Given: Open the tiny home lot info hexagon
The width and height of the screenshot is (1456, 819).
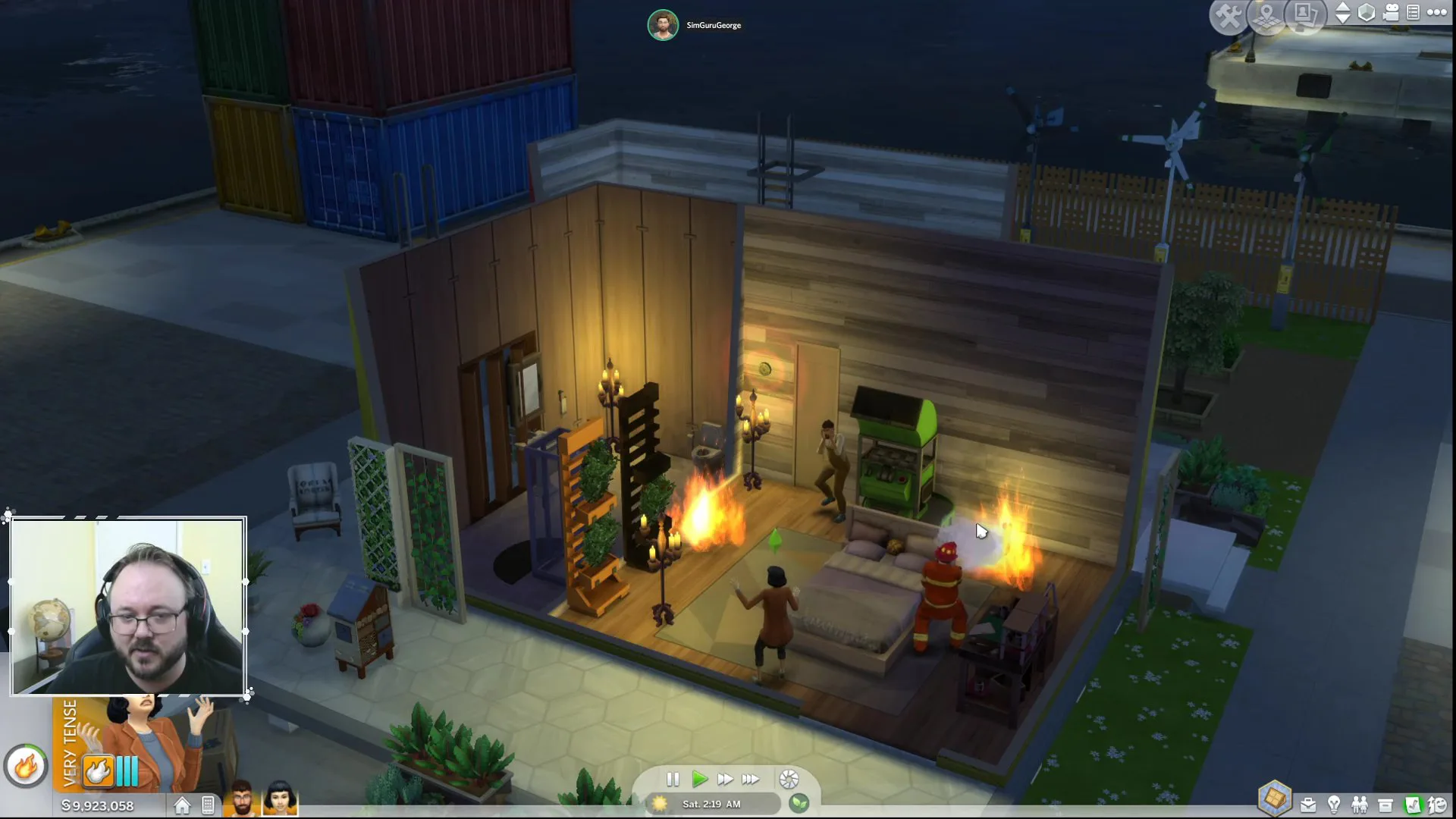Looking at the screenshot, I should pyautogui.click(x=1275, y=798).
